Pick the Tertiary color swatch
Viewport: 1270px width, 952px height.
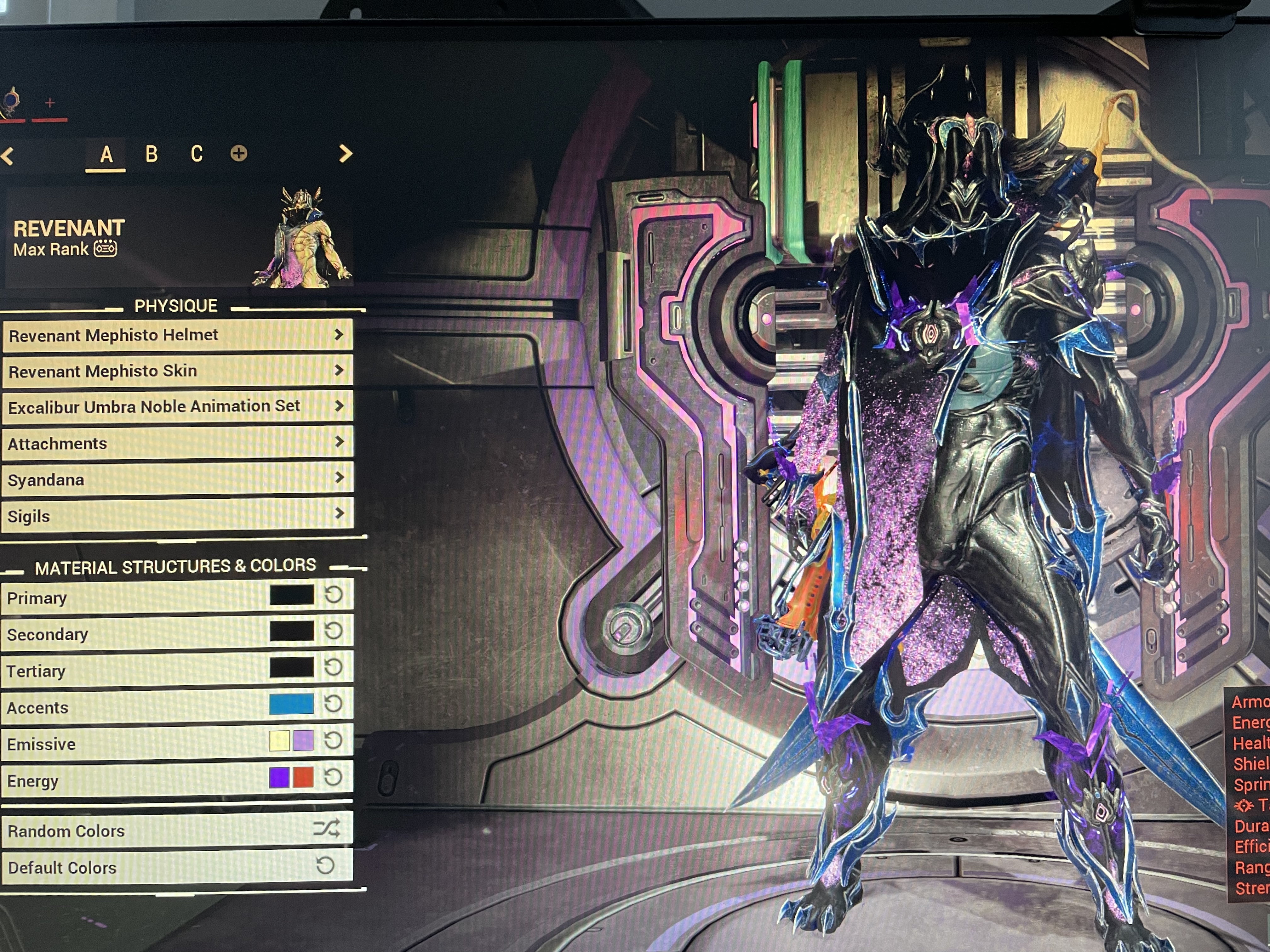tap(292, 668)
